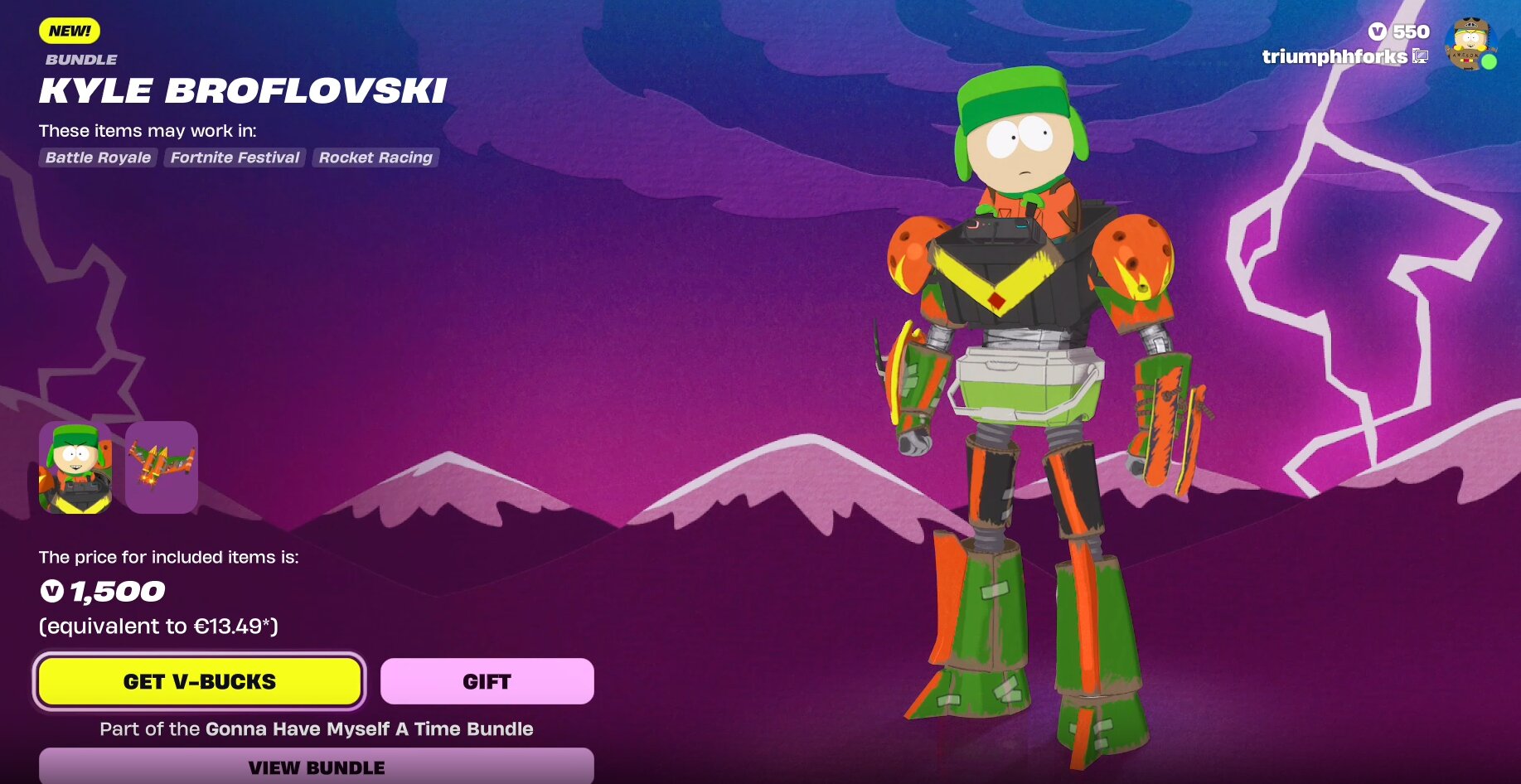
Task: Gift the Kyle Broflovski bundle
Action: [487, 681]
